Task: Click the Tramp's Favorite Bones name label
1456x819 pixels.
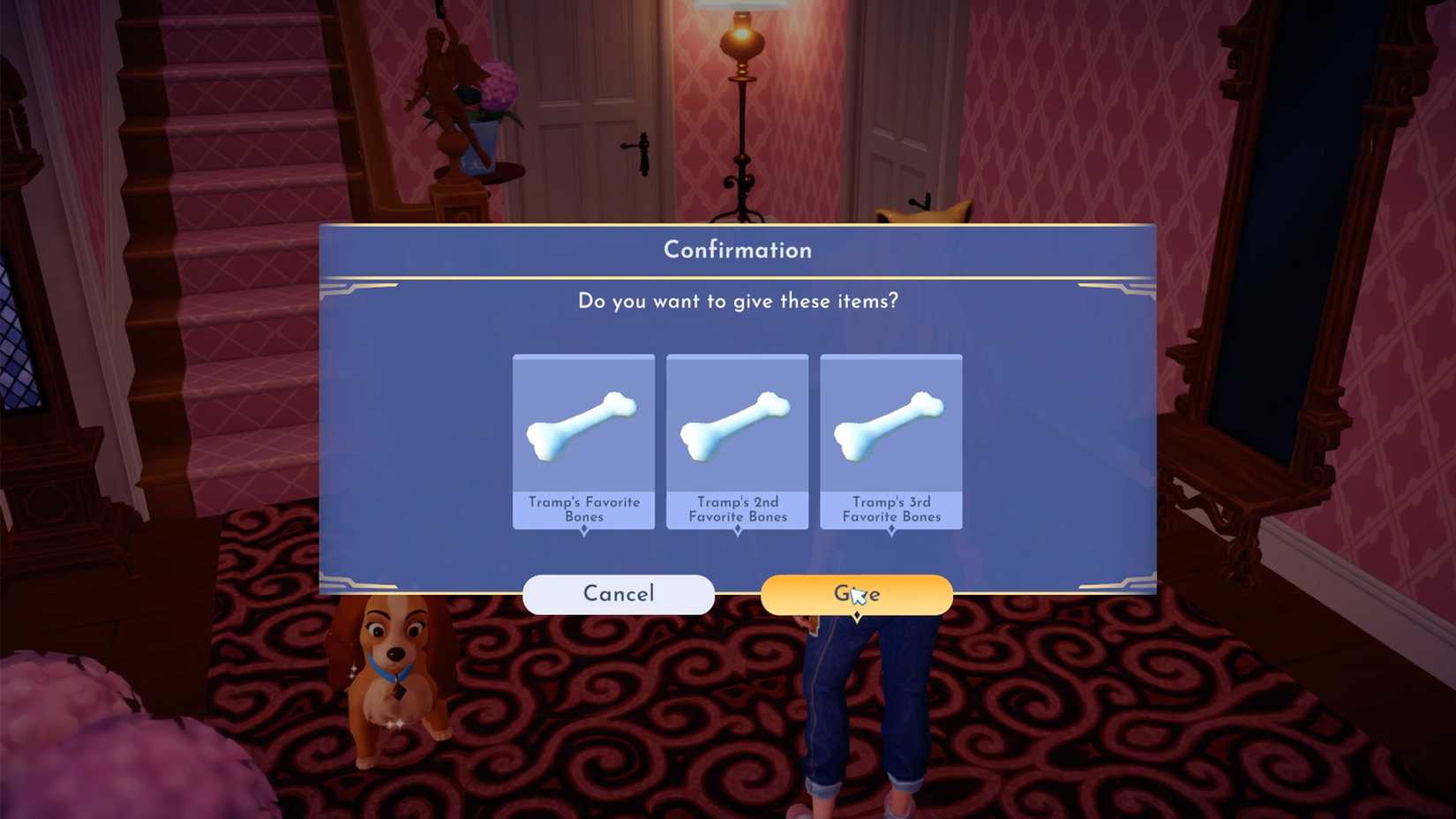Action: (x=583, y=509)
